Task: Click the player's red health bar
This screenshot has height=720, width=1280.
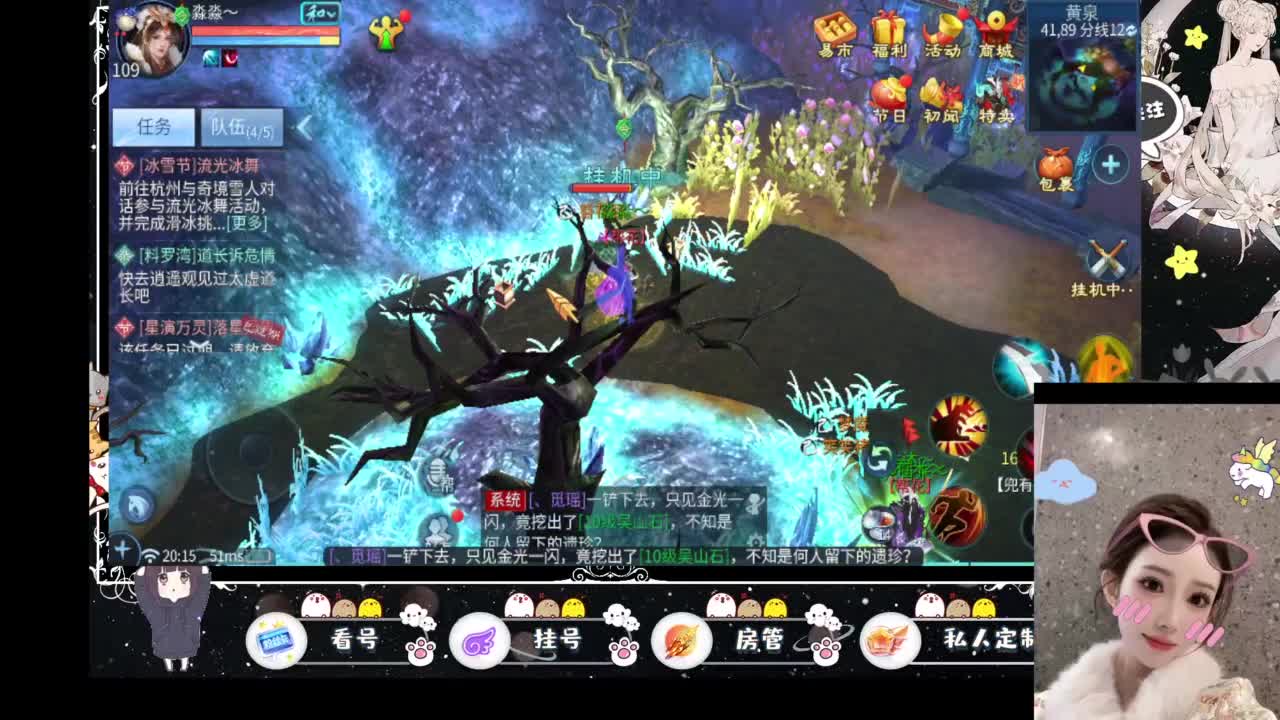Action: [x=265, y=30]
